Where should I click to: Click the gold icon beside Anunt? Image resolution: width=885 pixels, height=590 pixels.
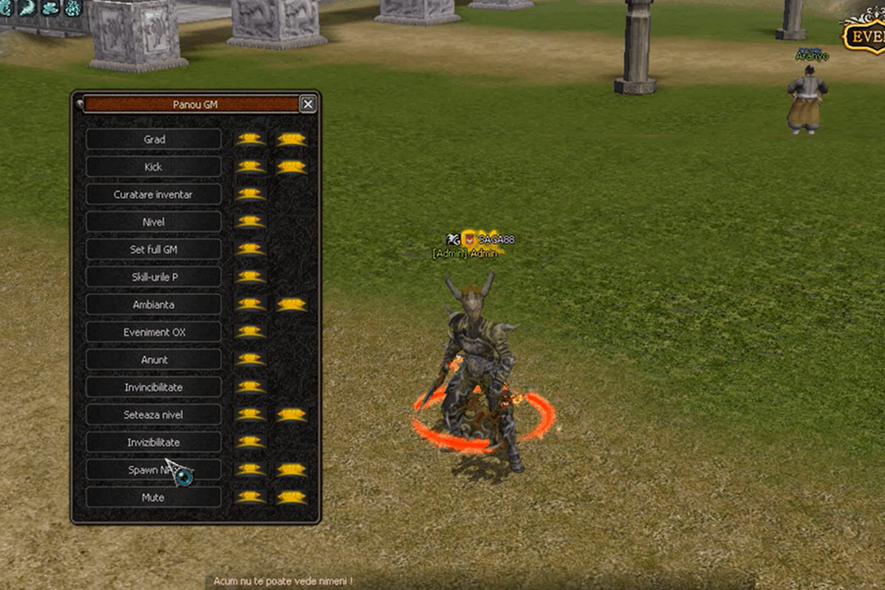click(x=250, y=359)
